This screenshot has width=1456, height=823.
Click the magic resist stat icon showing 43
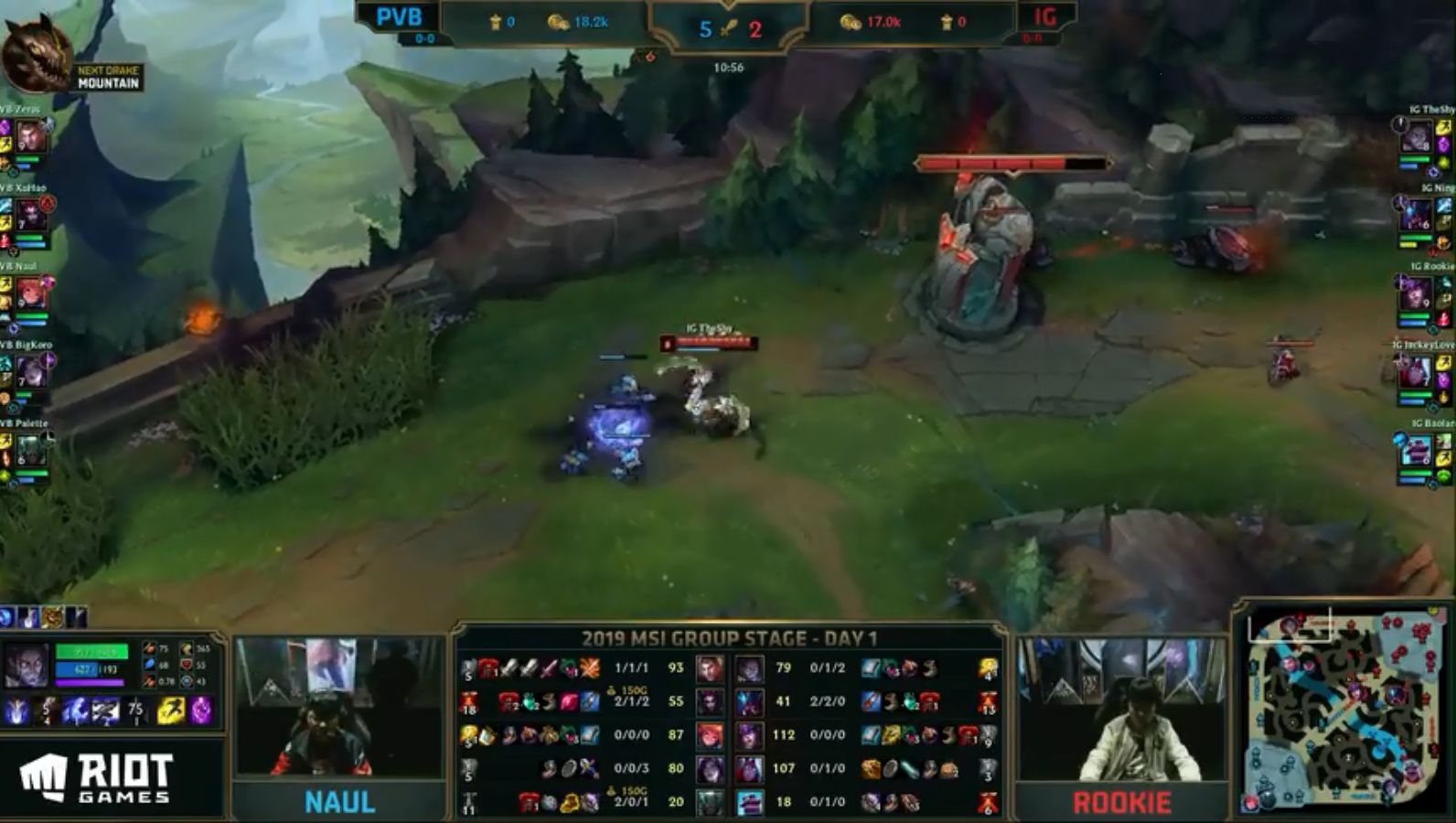tap(186, 681)
